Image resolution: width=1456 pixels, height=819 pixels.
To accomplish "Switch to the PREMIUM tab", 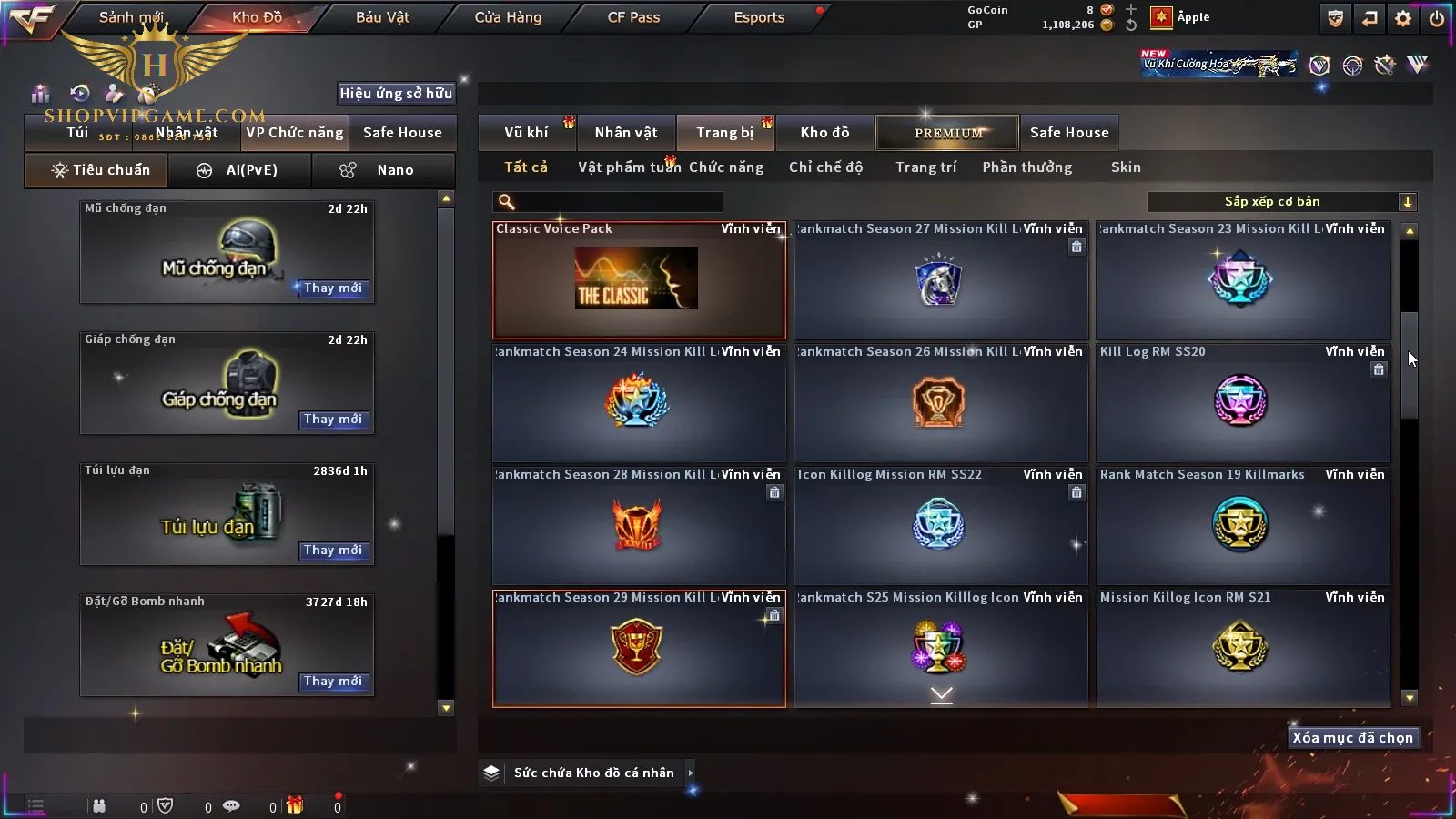I will [947, 133].
